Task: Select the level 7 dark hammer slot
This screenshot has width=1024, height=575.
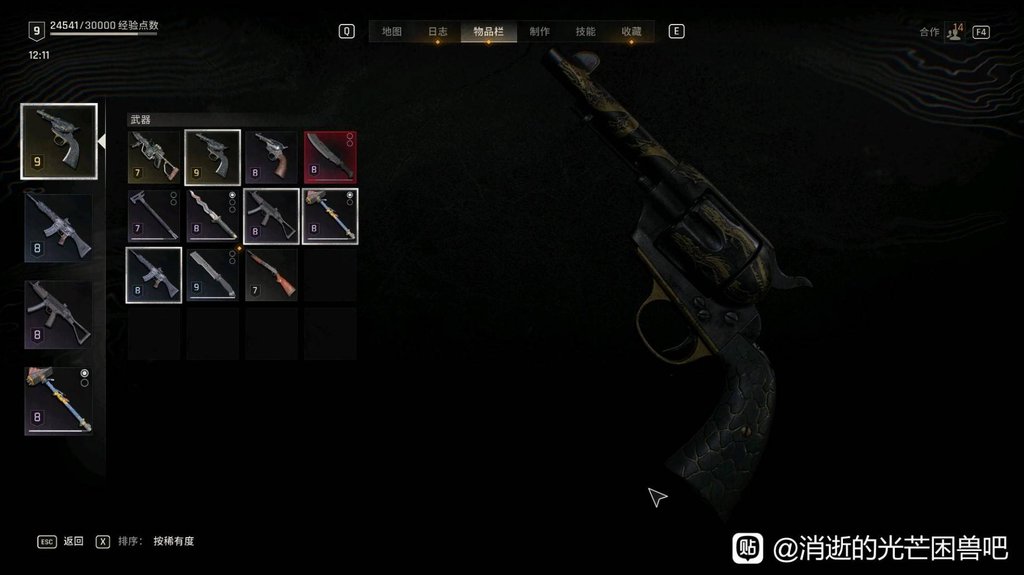Action: 154,216
